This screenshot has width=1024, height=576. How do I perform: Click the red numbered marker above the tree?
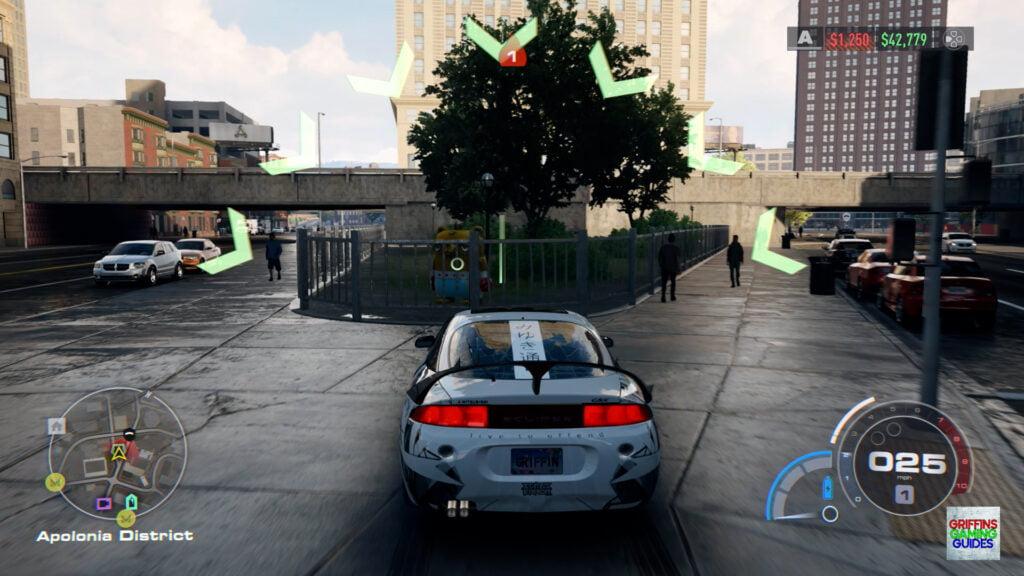(x=512, y=56)
